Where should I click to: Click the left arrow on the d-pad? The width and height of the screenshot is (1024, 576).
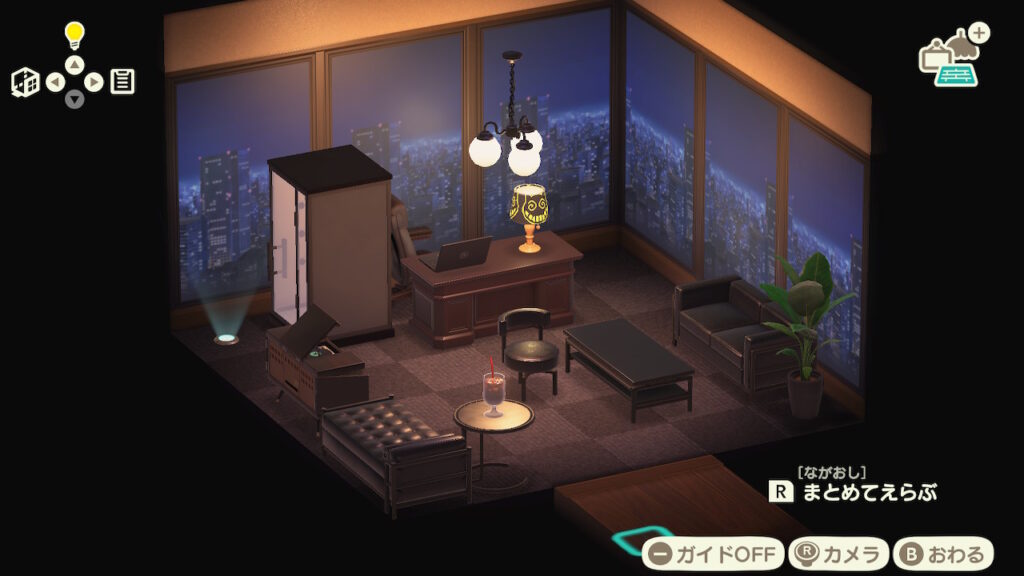55,82
